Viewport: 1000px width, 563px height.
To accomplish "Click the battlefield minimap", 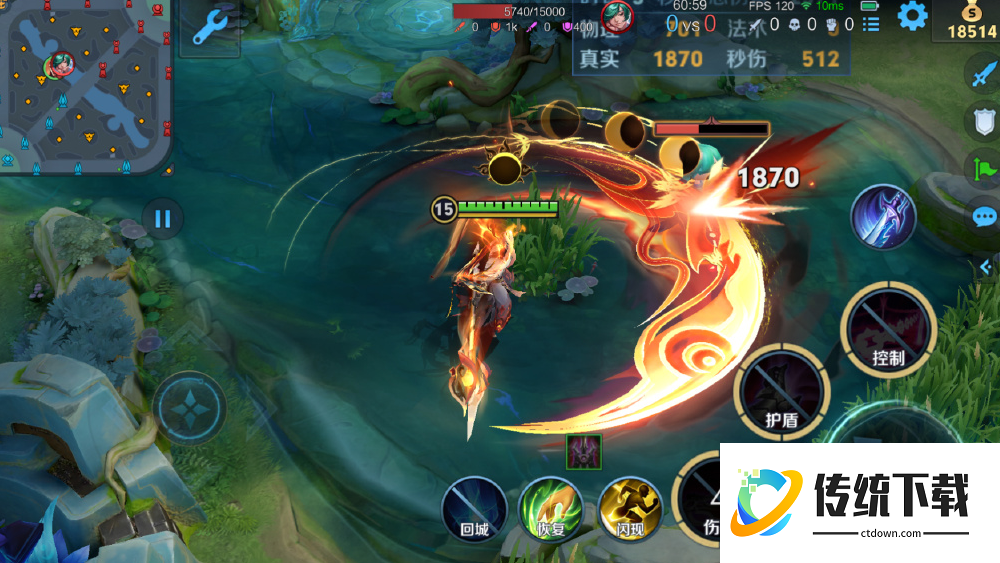I will pos(85,85).
